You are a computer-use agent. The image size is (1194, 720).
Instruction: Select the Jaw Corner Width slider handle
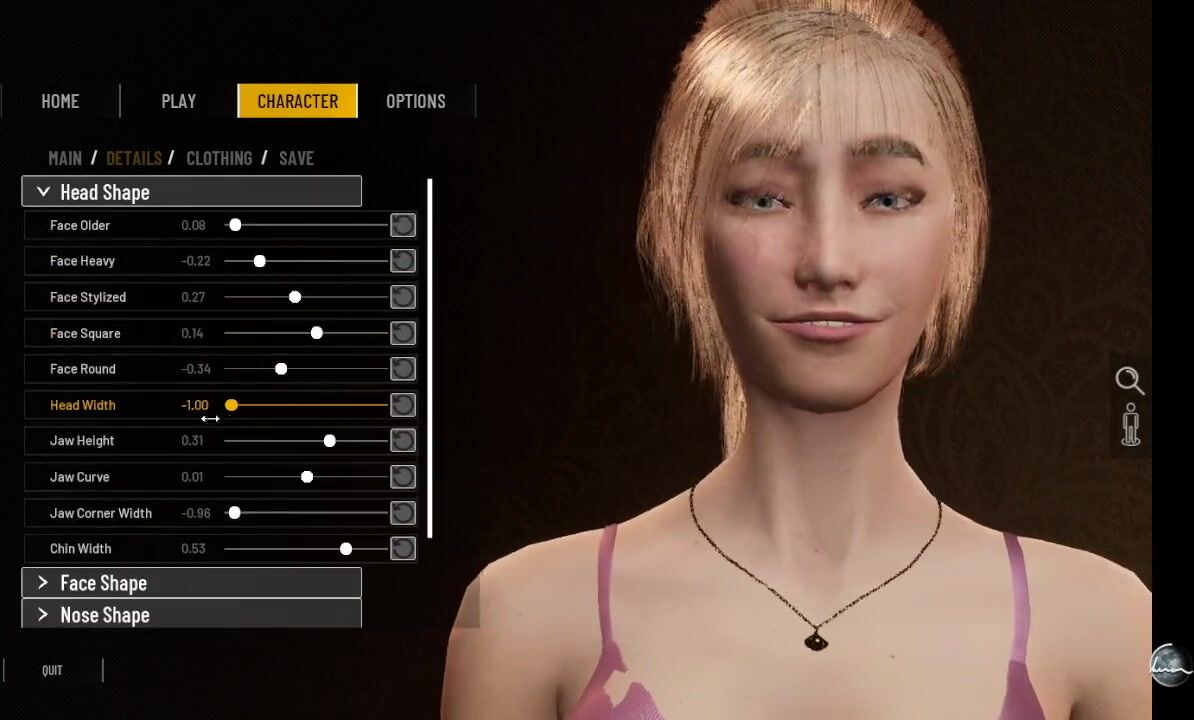click(234, 513)
